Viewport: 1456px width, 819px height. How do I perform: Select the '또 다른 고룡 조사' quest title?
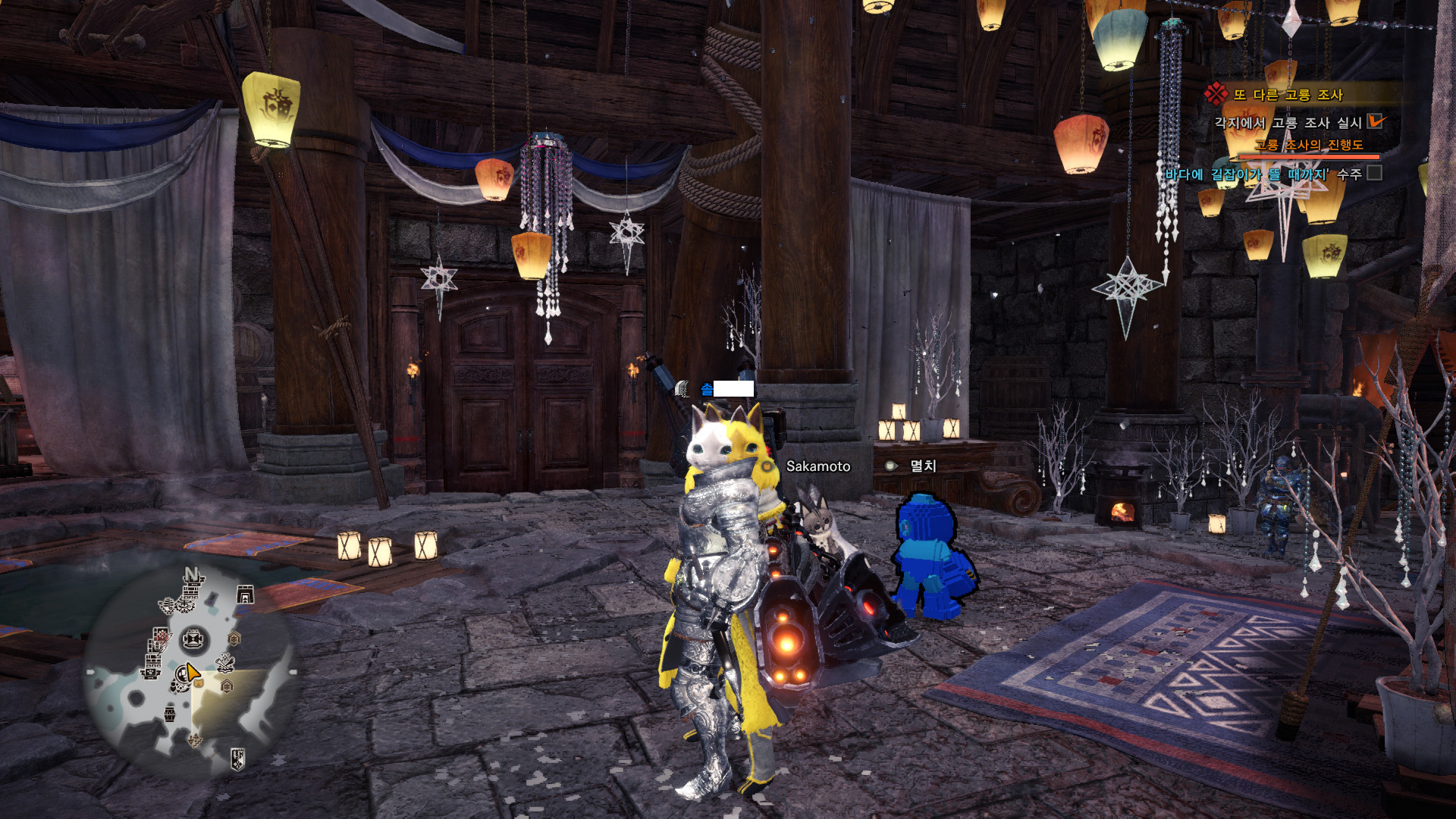(x=1288, y=95)
